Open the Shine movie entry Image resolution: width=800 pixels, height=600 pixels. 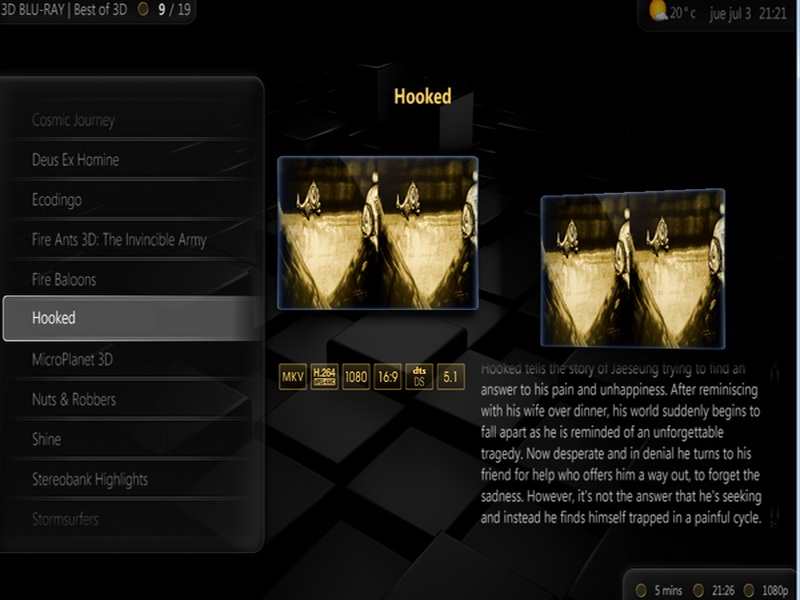[x=47, y=439]
